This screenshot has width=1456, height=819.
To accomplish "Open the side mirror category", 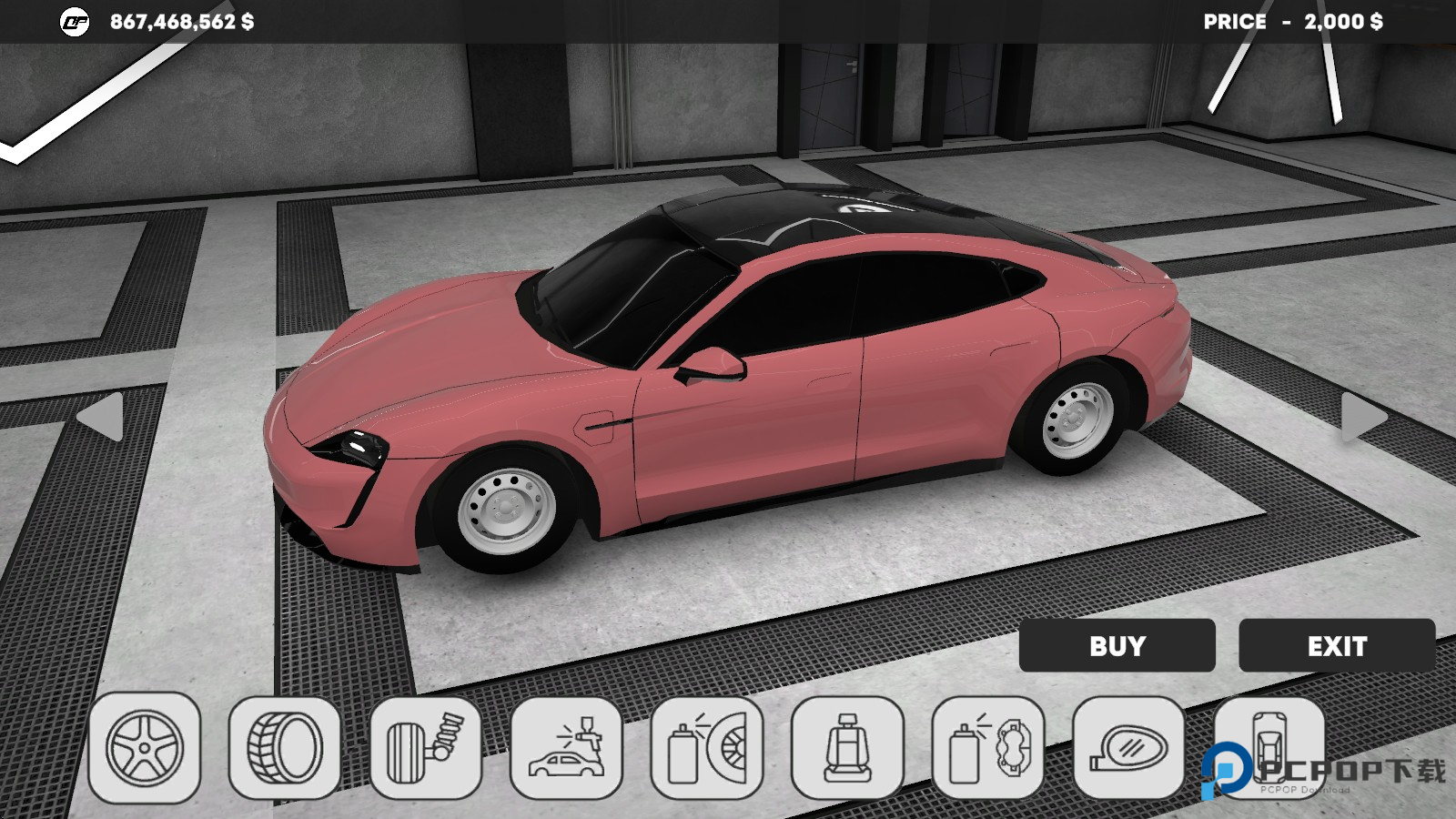I will 1128,748.
